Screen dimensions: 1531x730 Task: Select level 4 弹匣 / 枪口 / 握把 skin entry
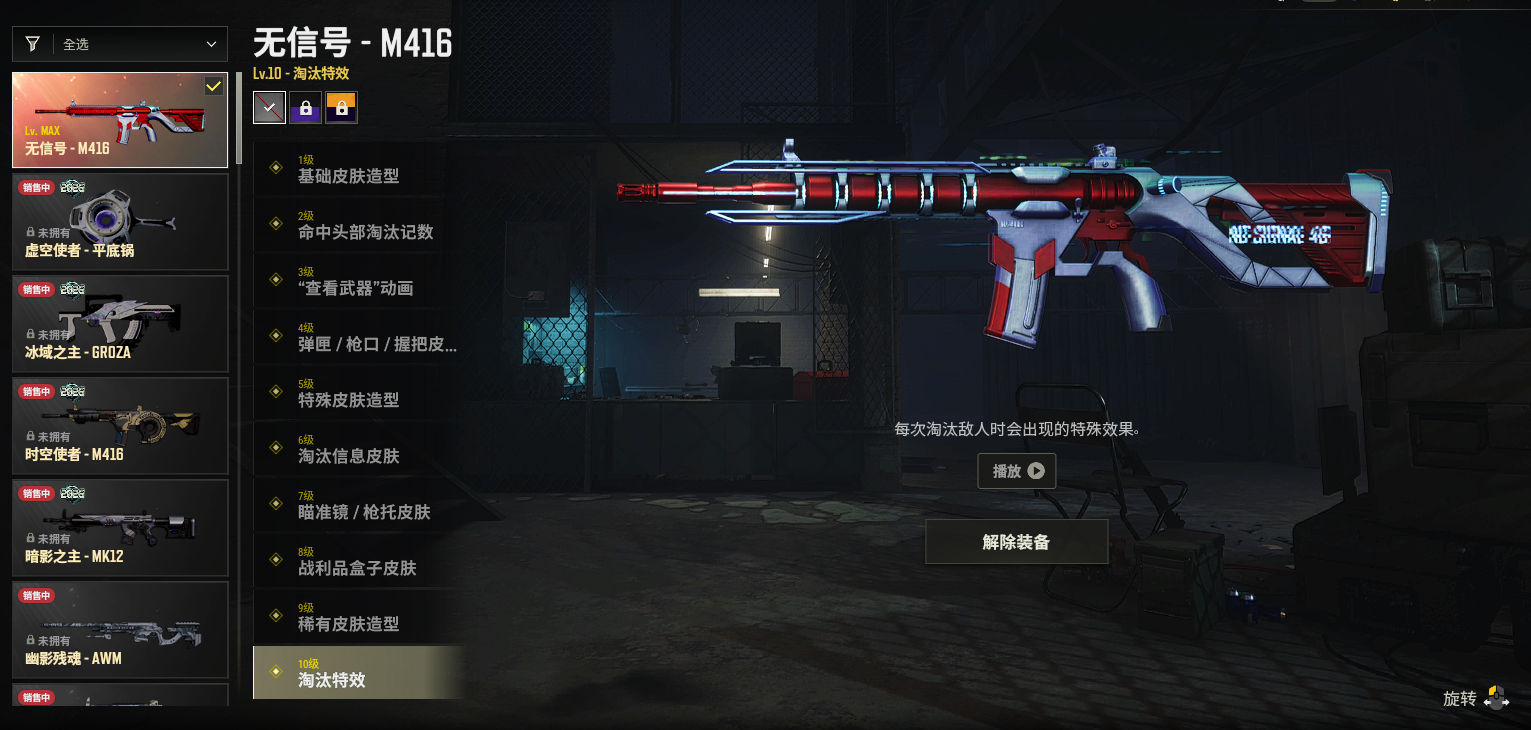[x=358, y=337]
